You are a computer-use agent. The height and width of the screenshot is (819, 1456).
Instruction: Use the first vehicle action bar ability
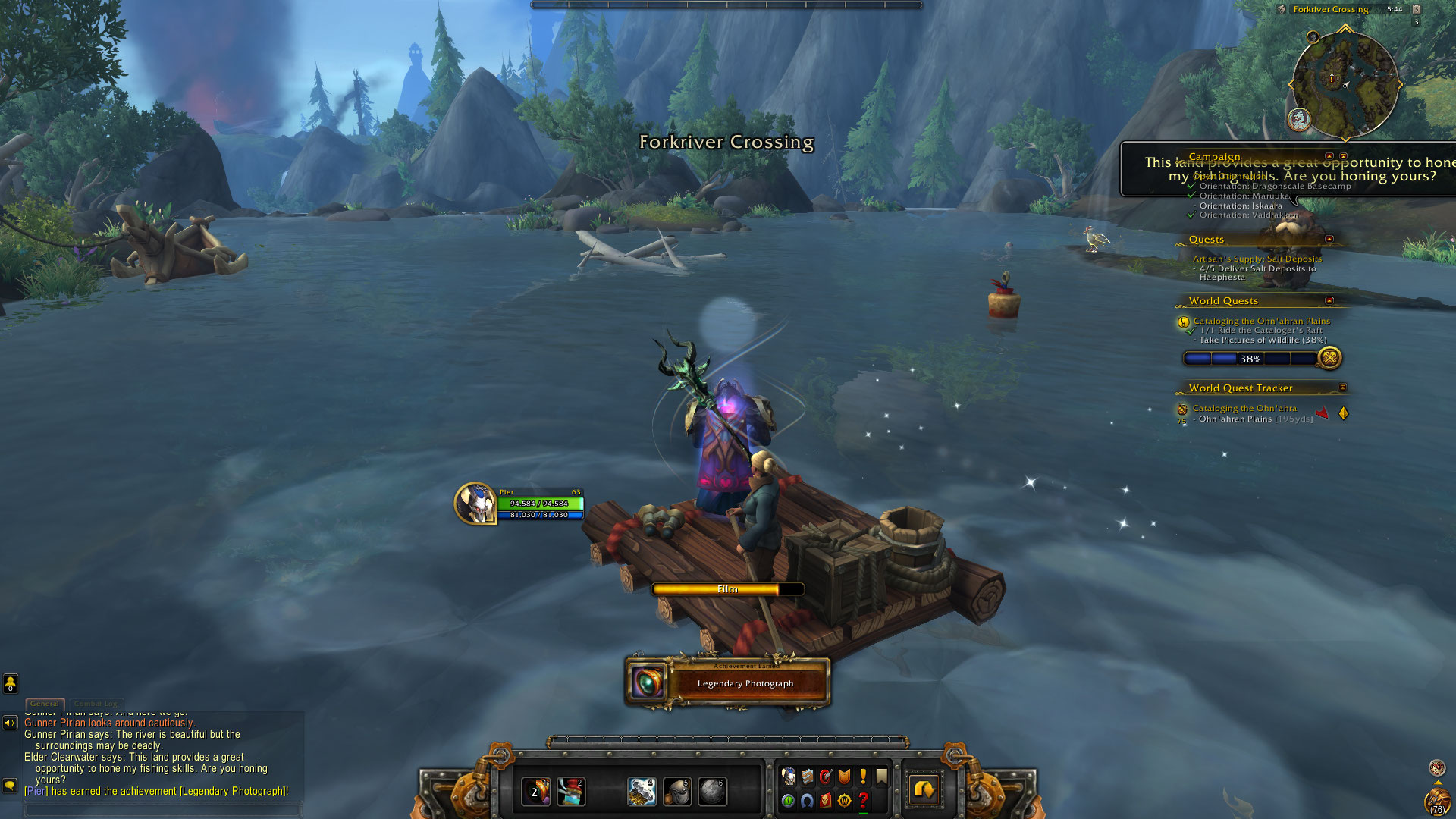coord(535,792)
